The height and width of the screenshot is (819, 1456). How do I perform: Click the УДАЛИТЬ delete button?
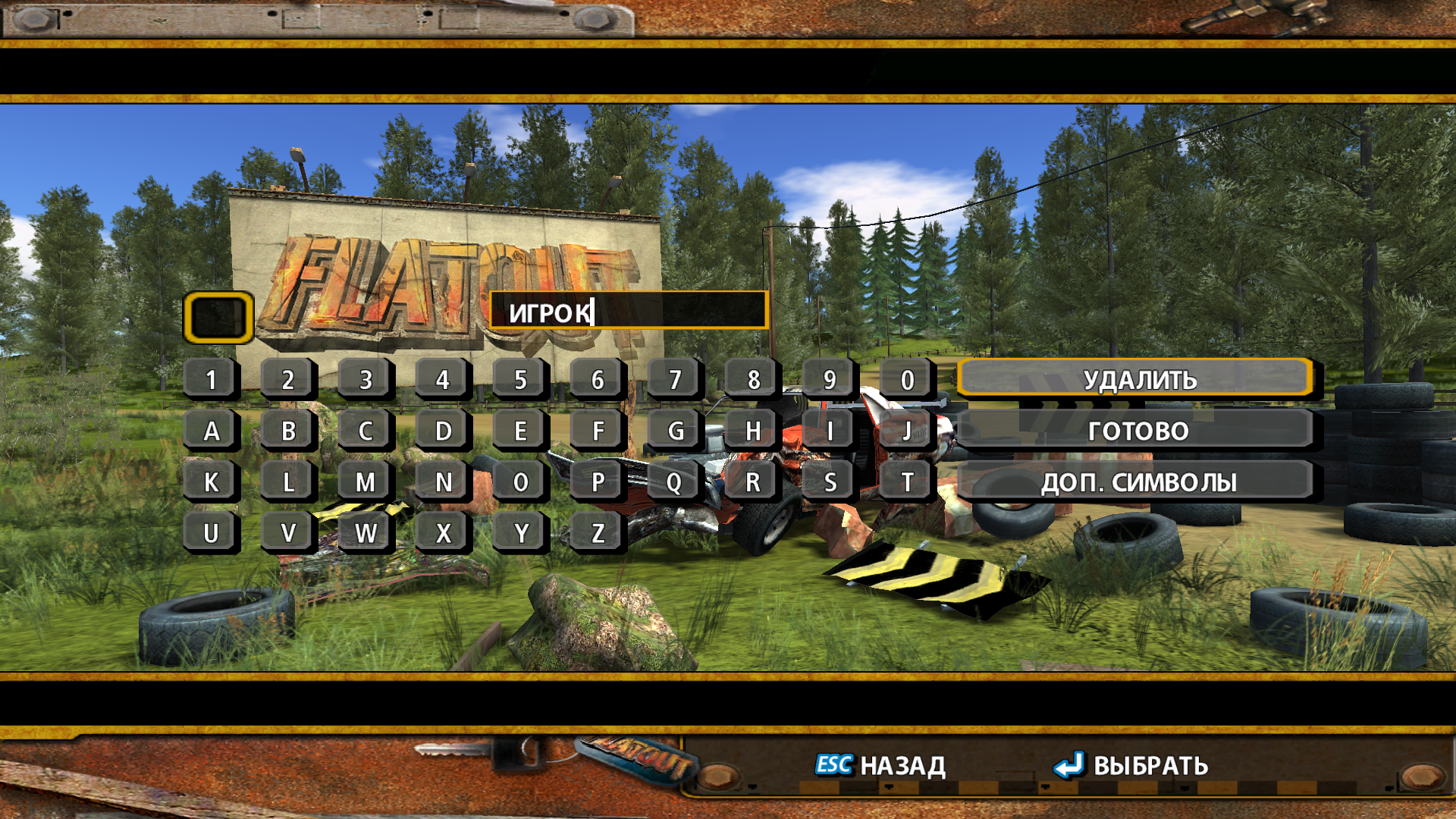1136,379
